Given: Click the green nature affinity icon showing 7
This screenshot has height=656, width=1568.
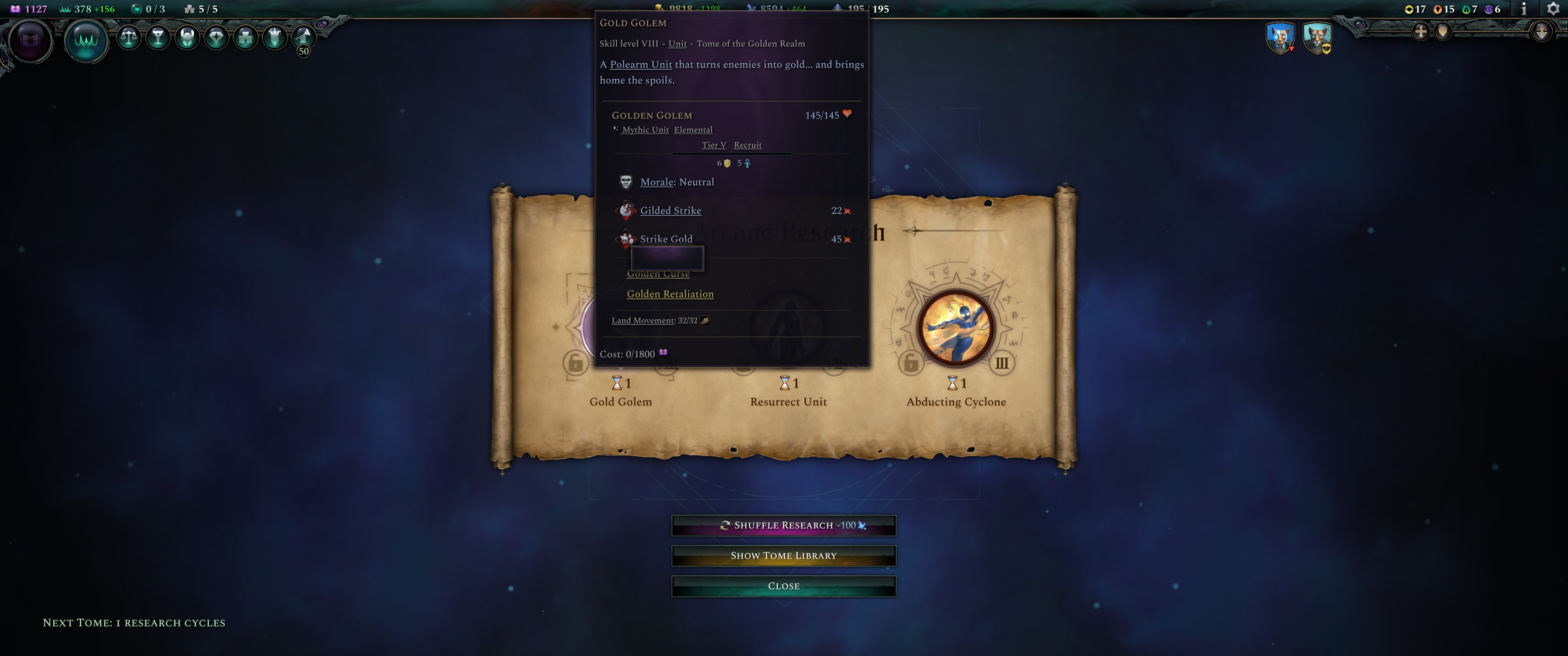Looking at the screenshot, I should (1467, 10).
